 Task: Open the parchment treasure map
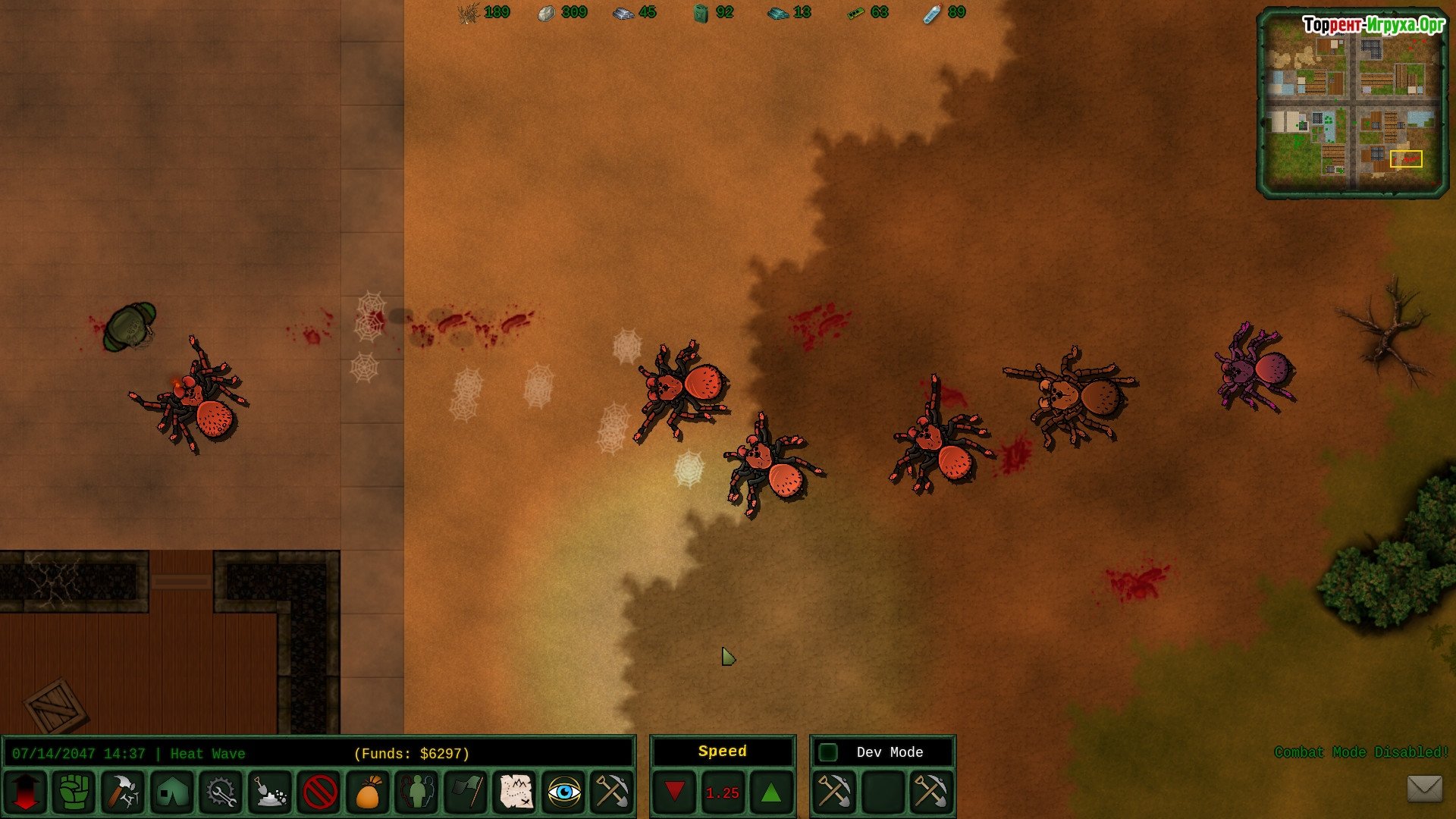tap(516, 792)
